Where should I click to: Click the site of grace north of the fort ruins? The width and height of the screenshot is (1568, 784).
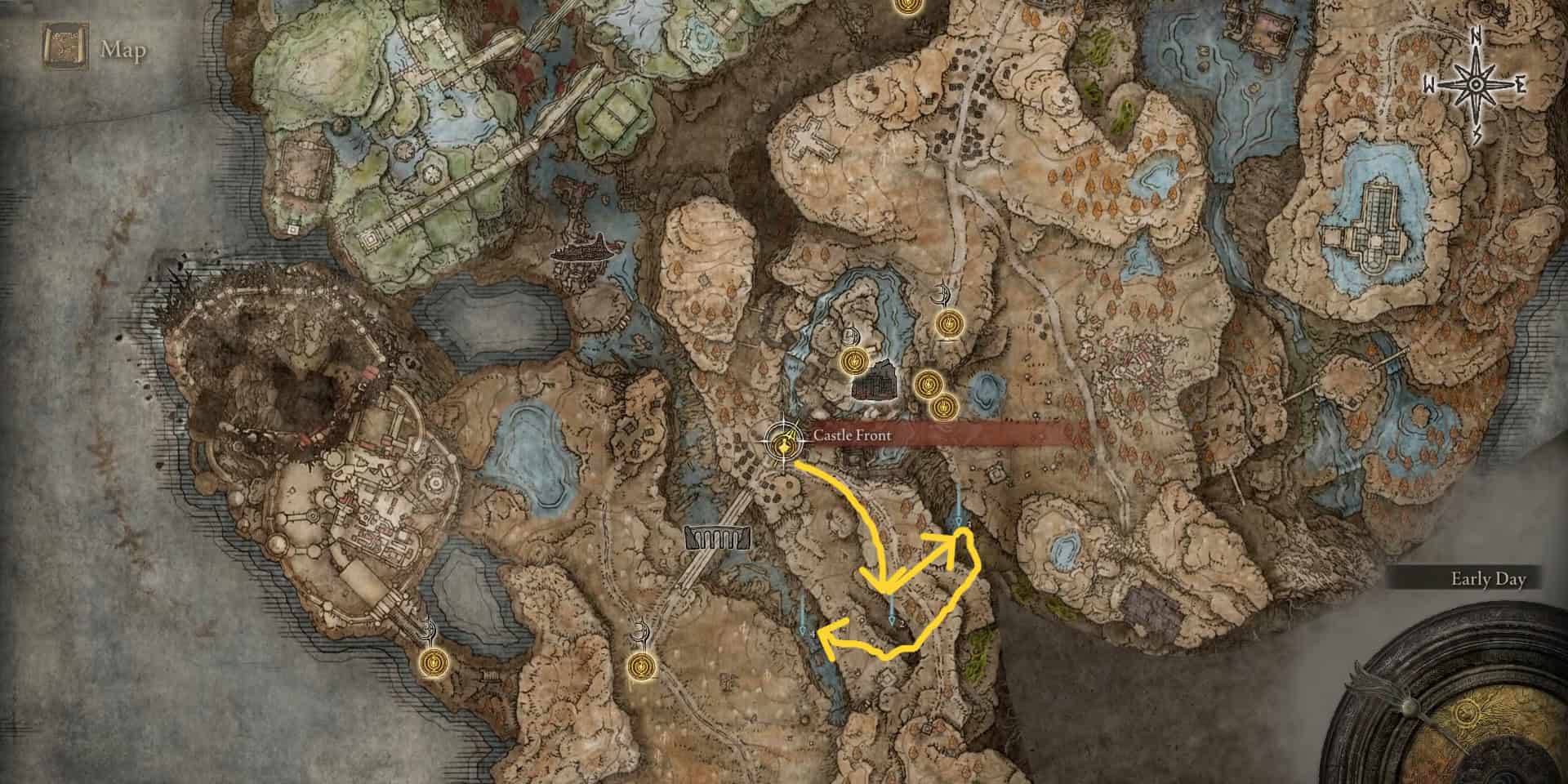[854, 362]
